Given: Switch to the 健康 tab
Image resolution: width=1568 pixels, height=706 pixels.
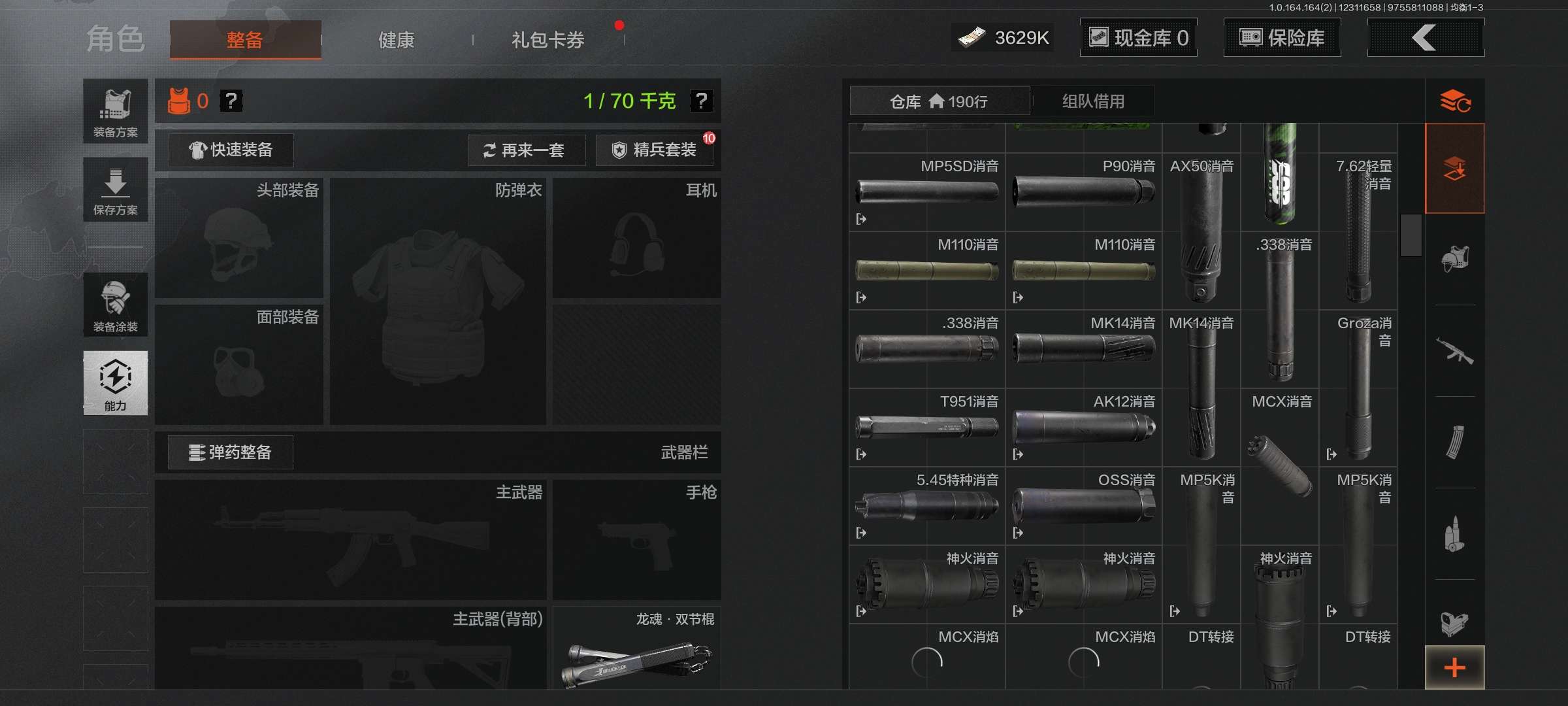Looking at the screenshot, I should tap(396, 40).
